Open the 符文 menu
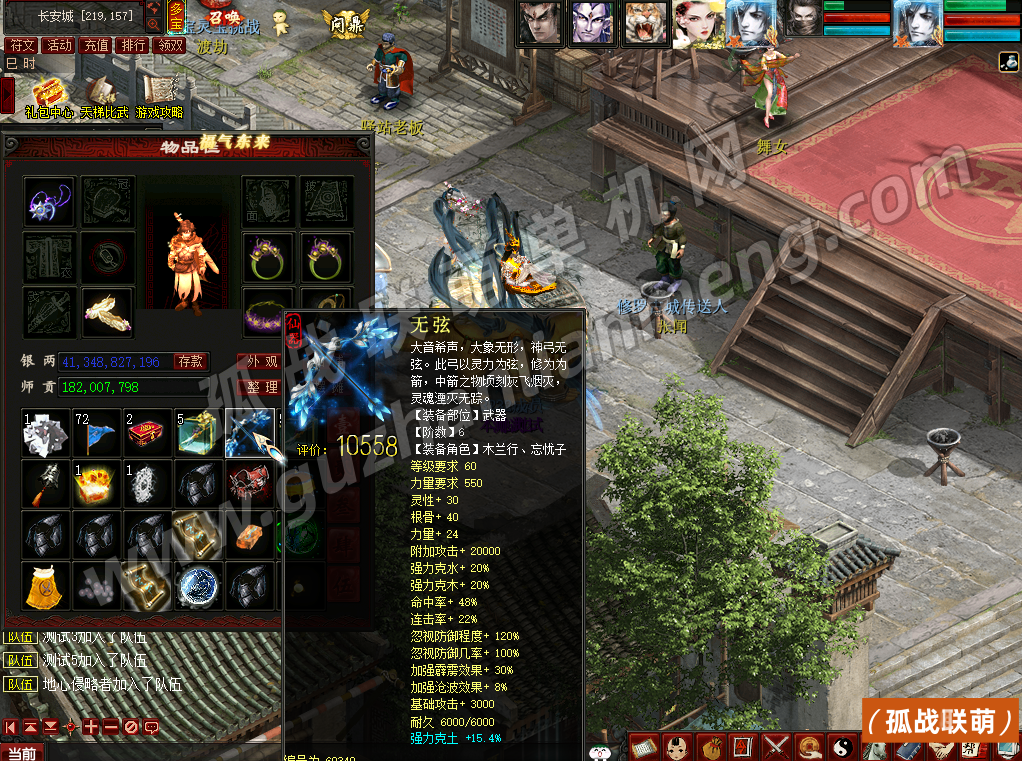The width and height of the screenshot is (1022, 761). [21, 45]
